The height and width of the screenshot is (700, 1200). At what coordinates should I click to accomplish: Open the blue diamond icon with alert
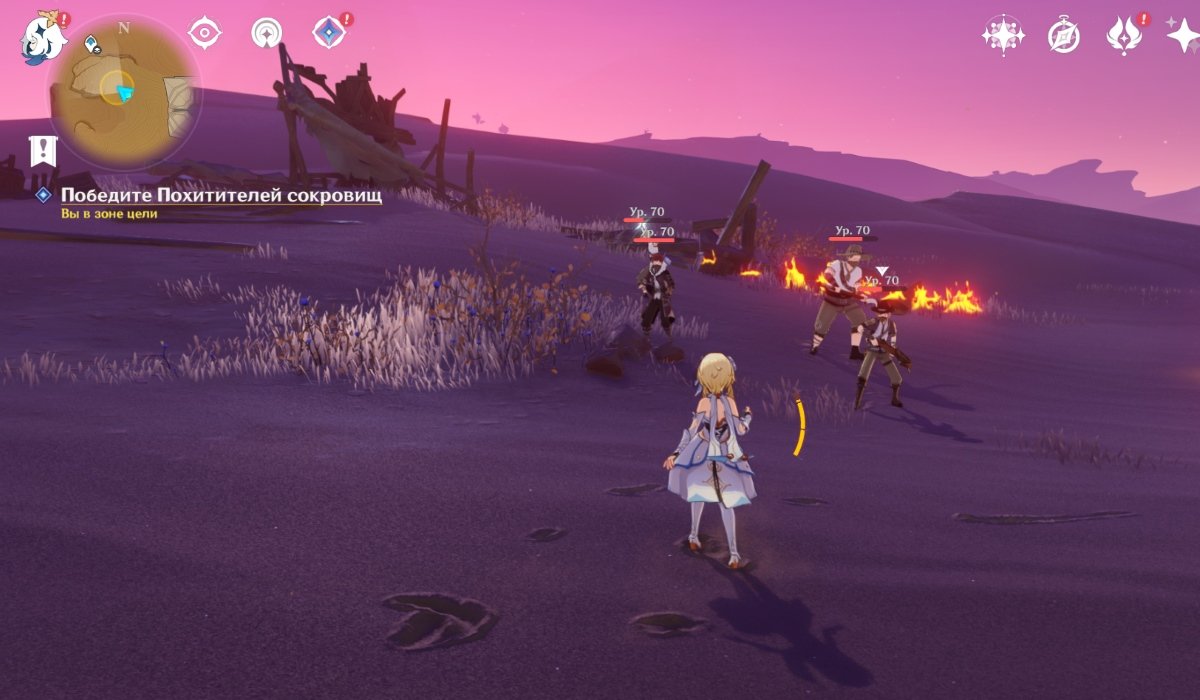(328, 33)
